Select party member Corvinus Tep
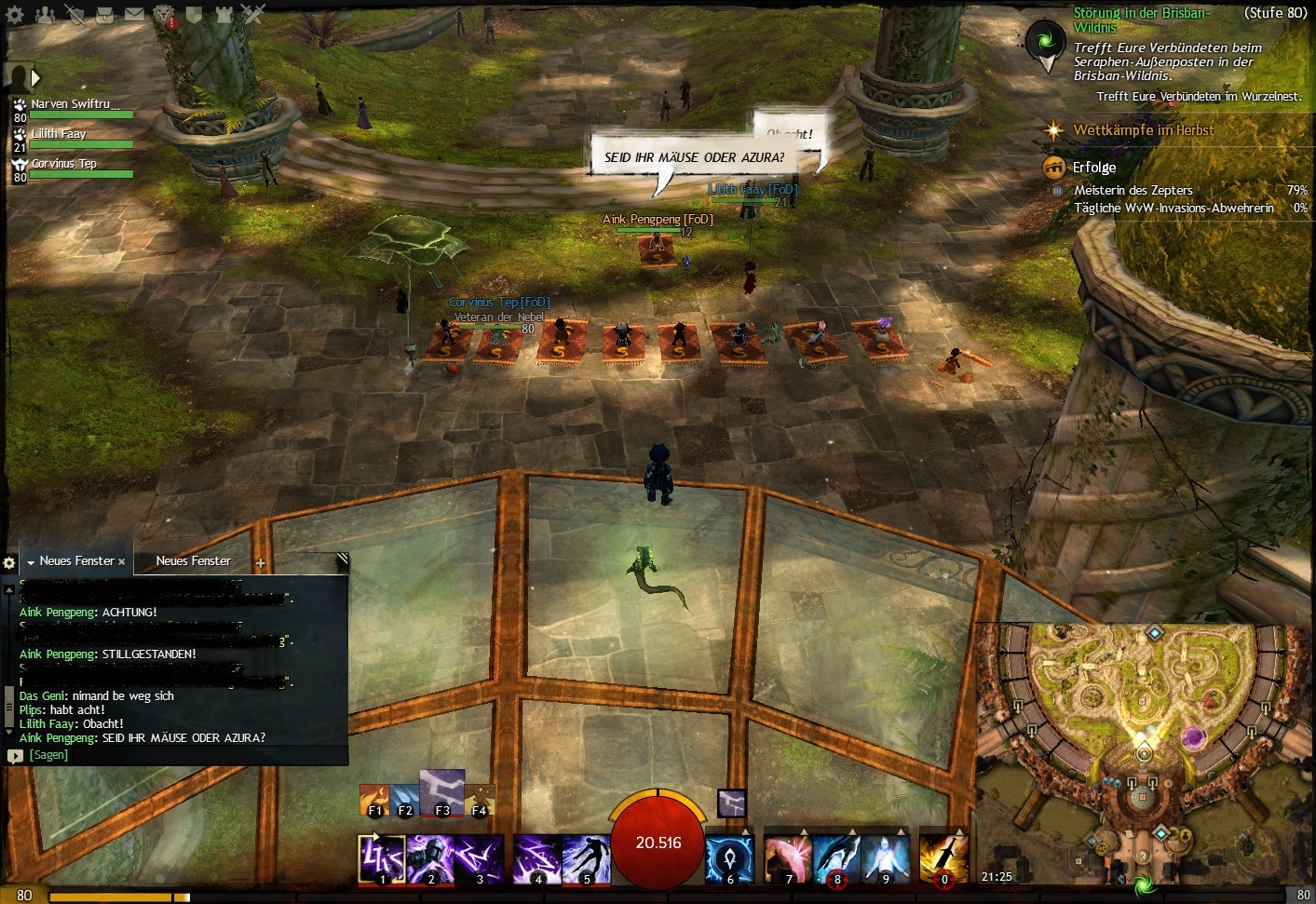 tap(63, 165)
